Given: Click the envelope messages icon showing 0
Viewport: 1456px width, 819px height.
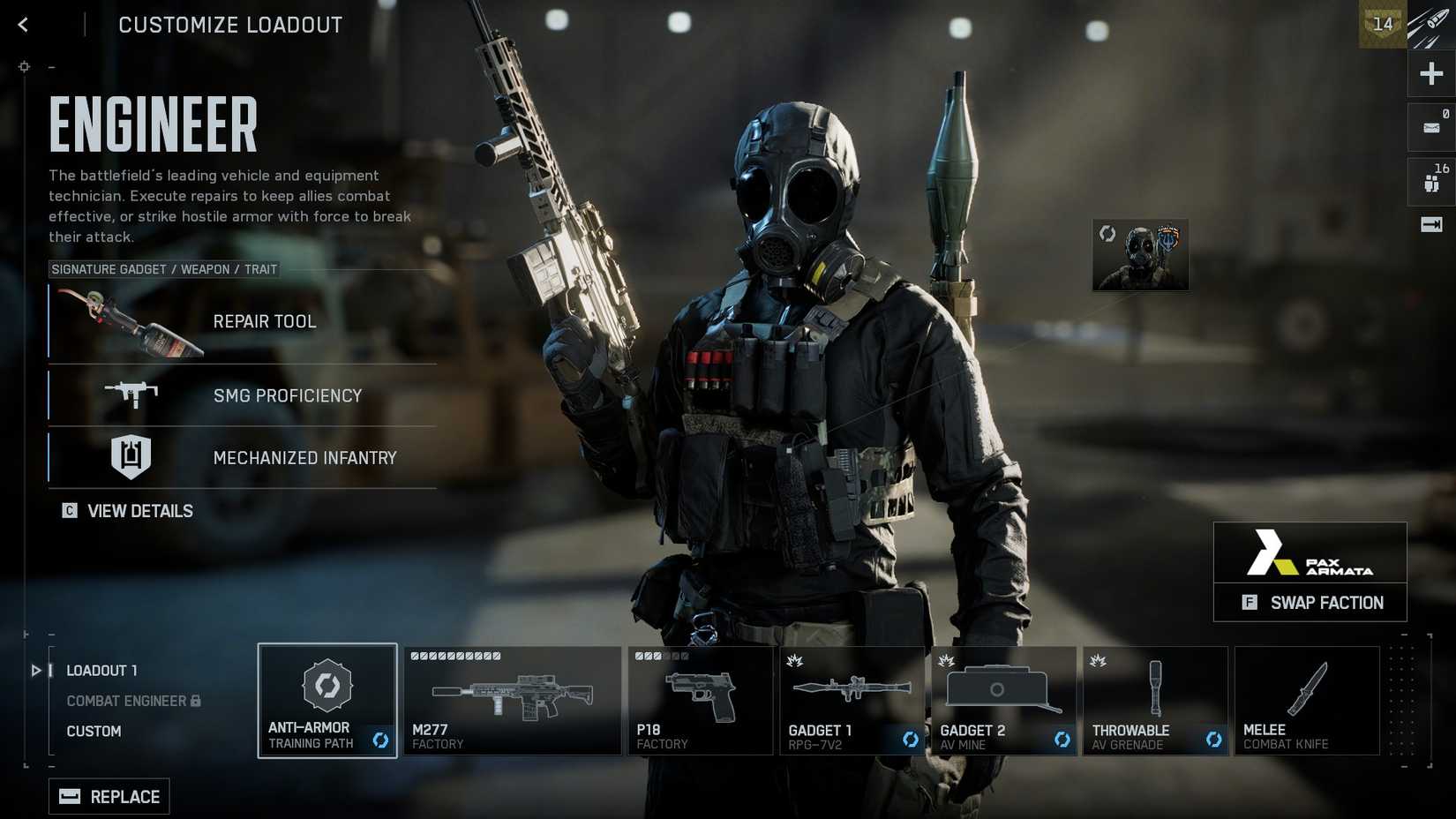Looking at the screenshot, I should point(1430,126).
